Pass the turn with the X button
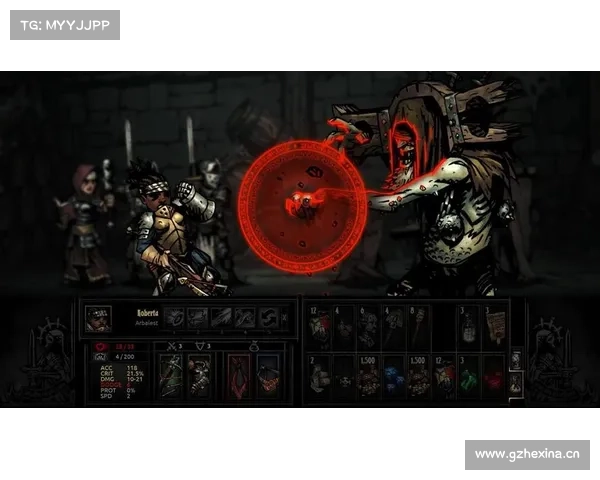Image resolution: width=600 pixels, height=480 pixels. pos(285,318)
